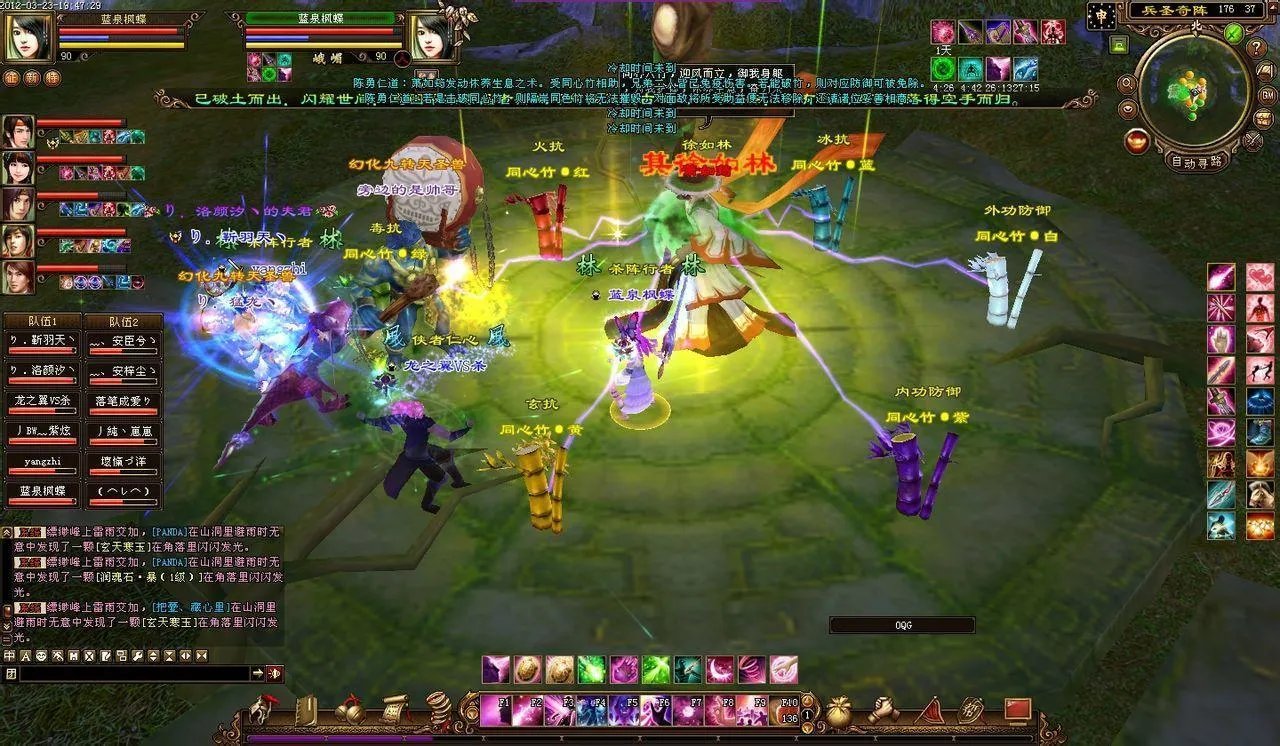Select the 队伍2 team header

[122, 322]
